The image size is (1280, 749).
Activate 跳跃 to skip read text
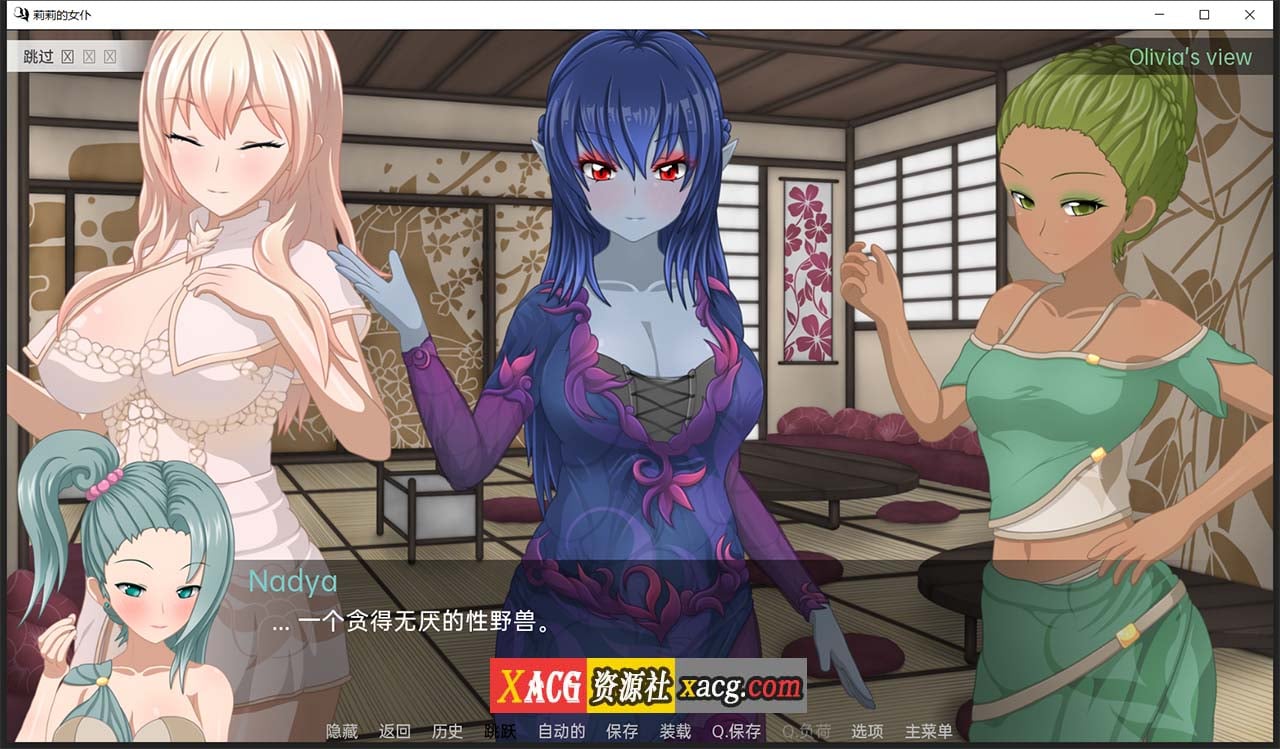pyautogui.click(x=500, y=731)
